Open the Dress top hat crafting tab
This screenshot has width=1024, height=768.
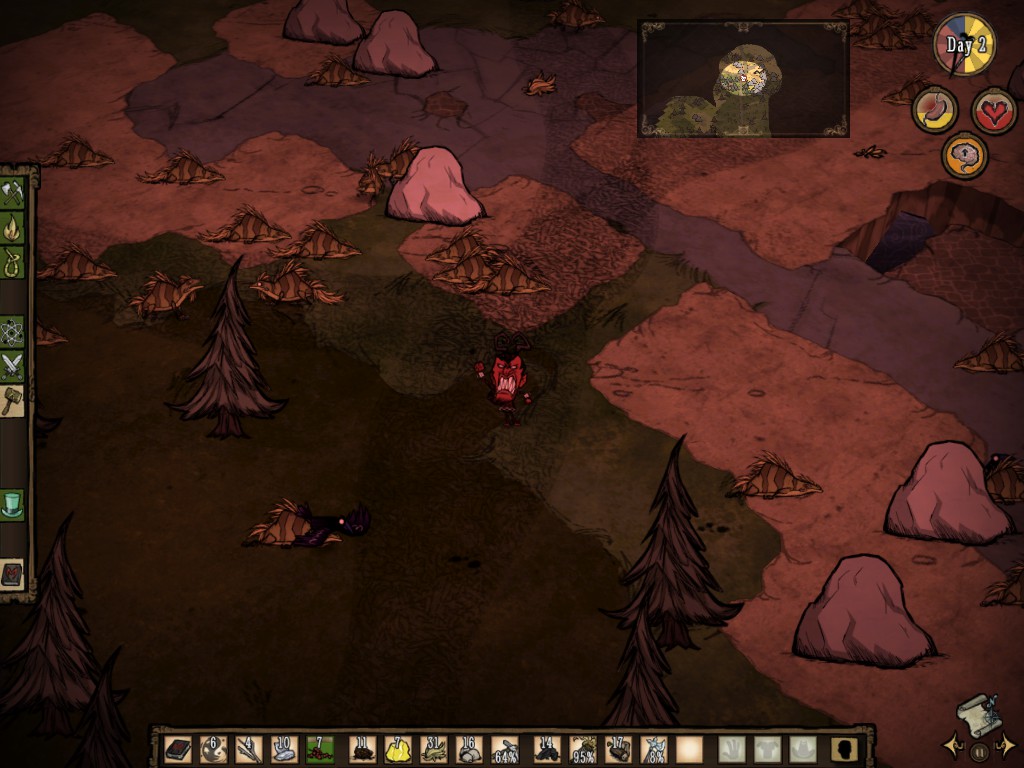click(x=12, y=503)
